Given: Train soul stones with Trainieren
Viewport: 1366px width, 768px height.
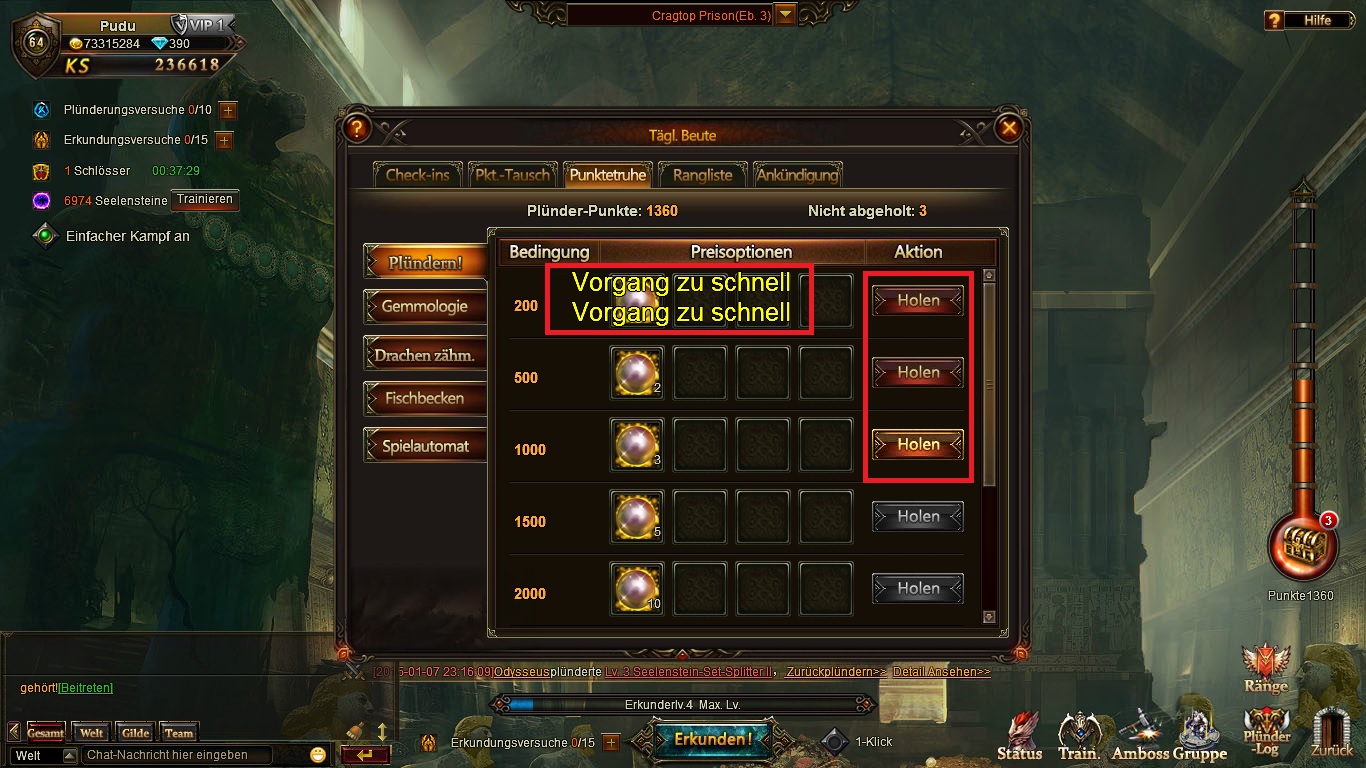Looking at the screenshot, I should coord(205,200).
